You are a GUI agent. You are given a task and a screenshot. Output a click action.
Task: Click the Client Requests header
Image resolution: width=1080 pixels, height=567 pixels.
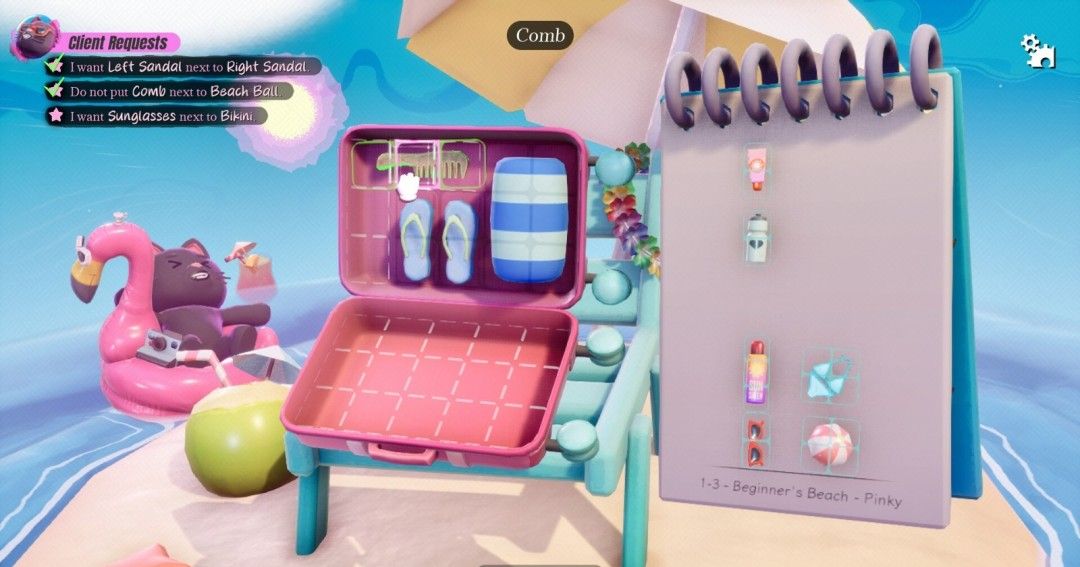point(117,43)
